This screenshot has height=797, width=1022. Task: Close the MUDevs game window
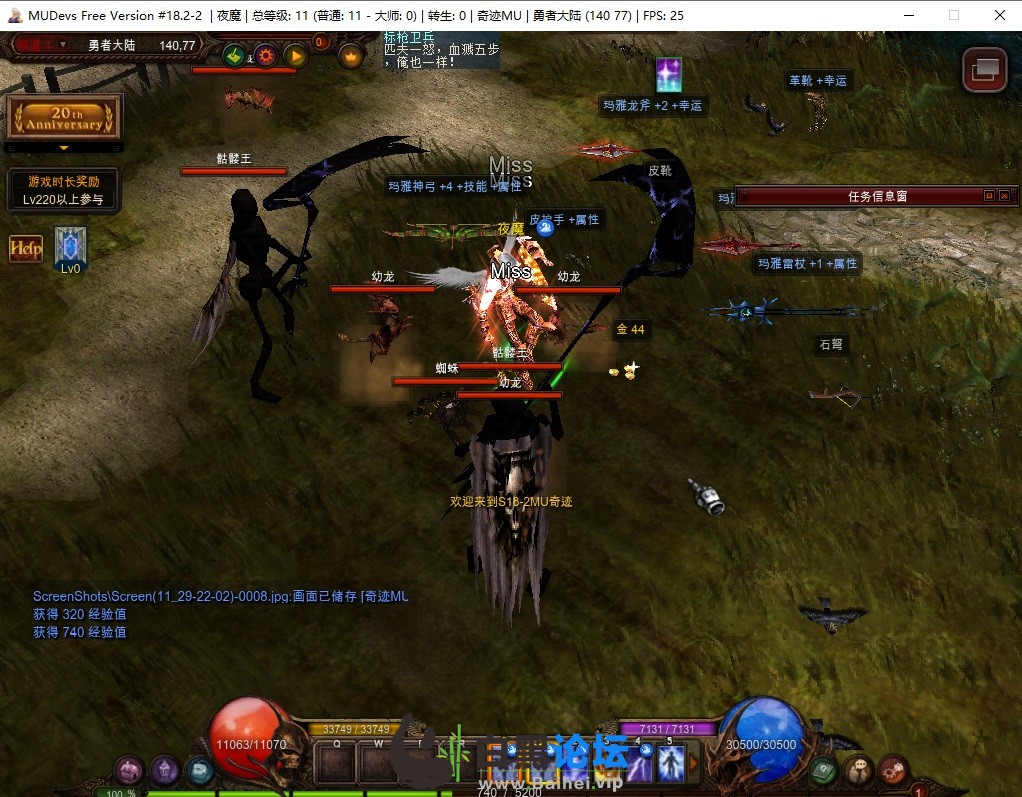pyautogui.click(x=999, y=15)
